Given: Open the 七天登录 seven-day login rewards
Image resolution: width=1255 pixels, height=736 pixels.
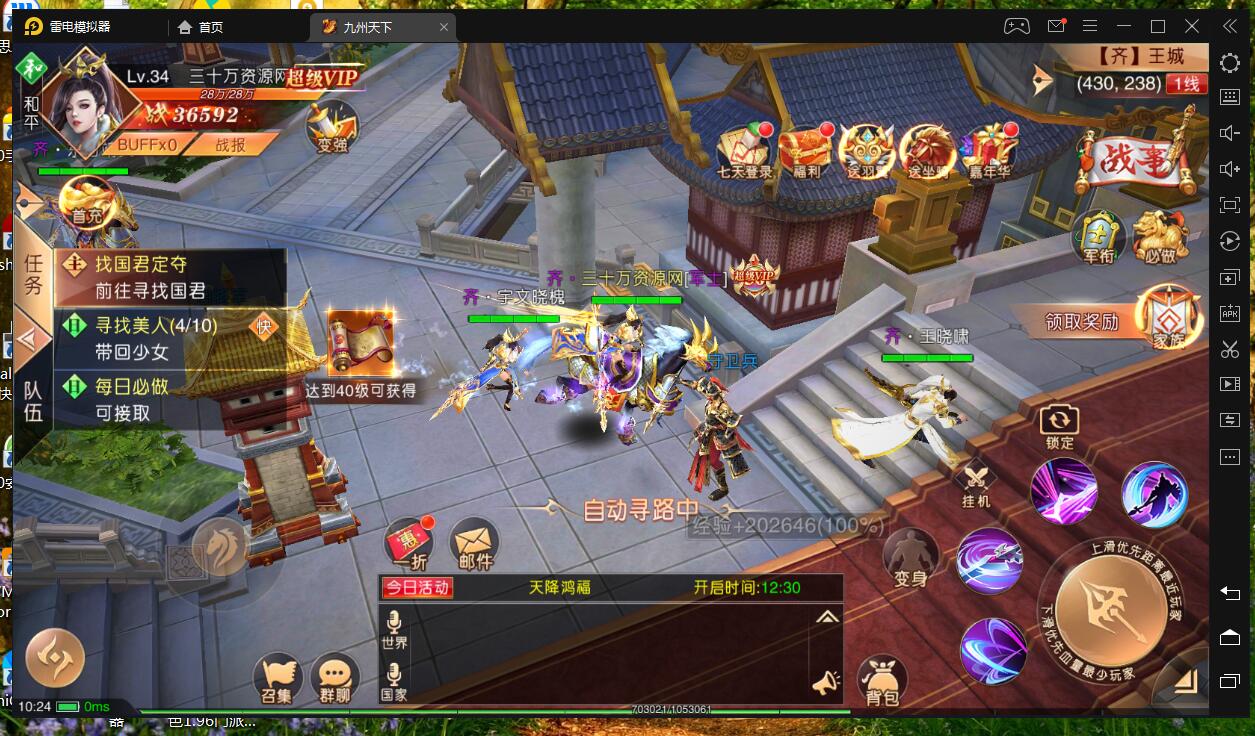Looking at the screenshot, I should tap(744, 150).
